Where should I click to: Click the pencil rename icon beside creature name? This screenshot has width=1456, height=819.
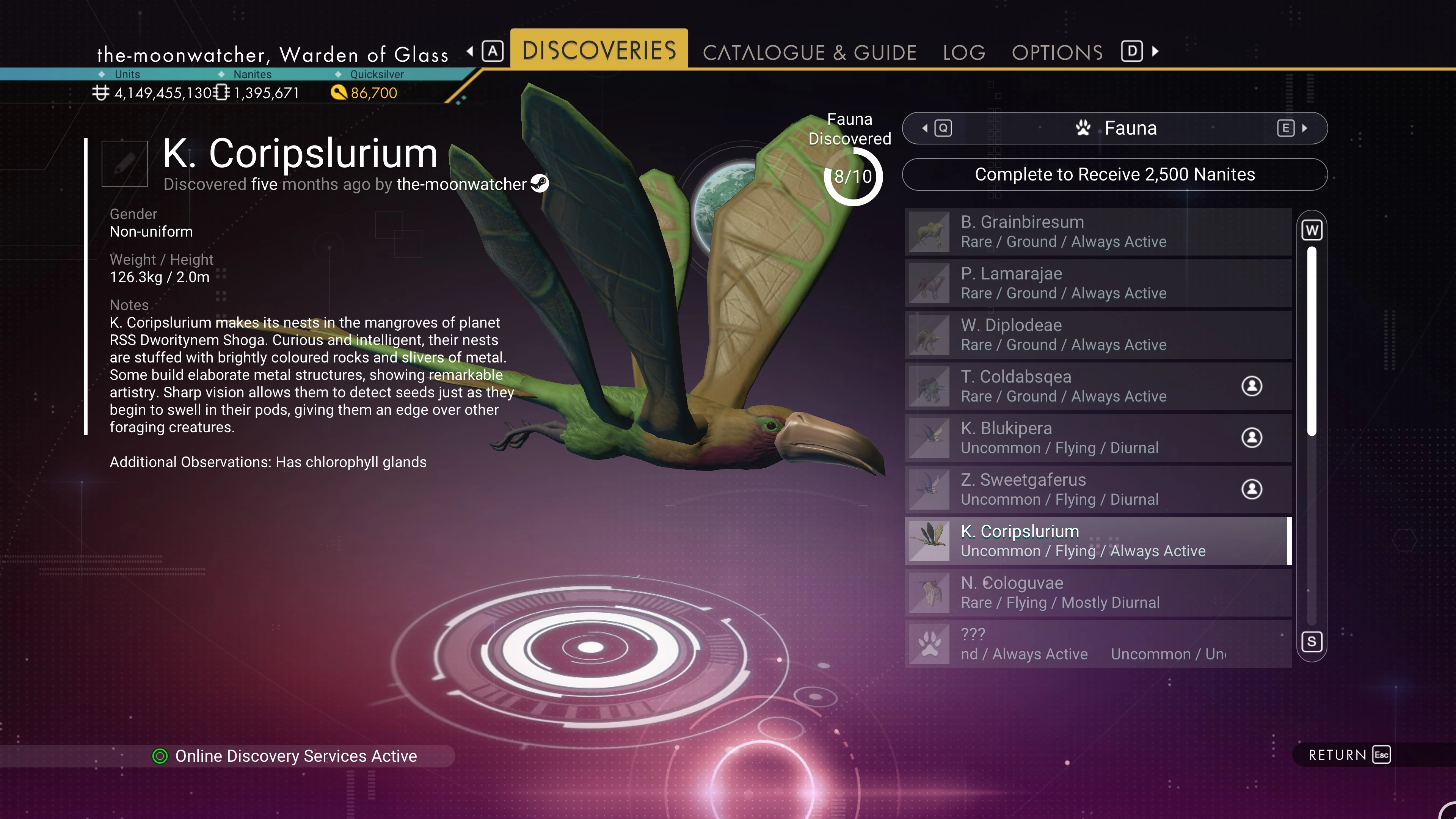(x=124, y=164)
